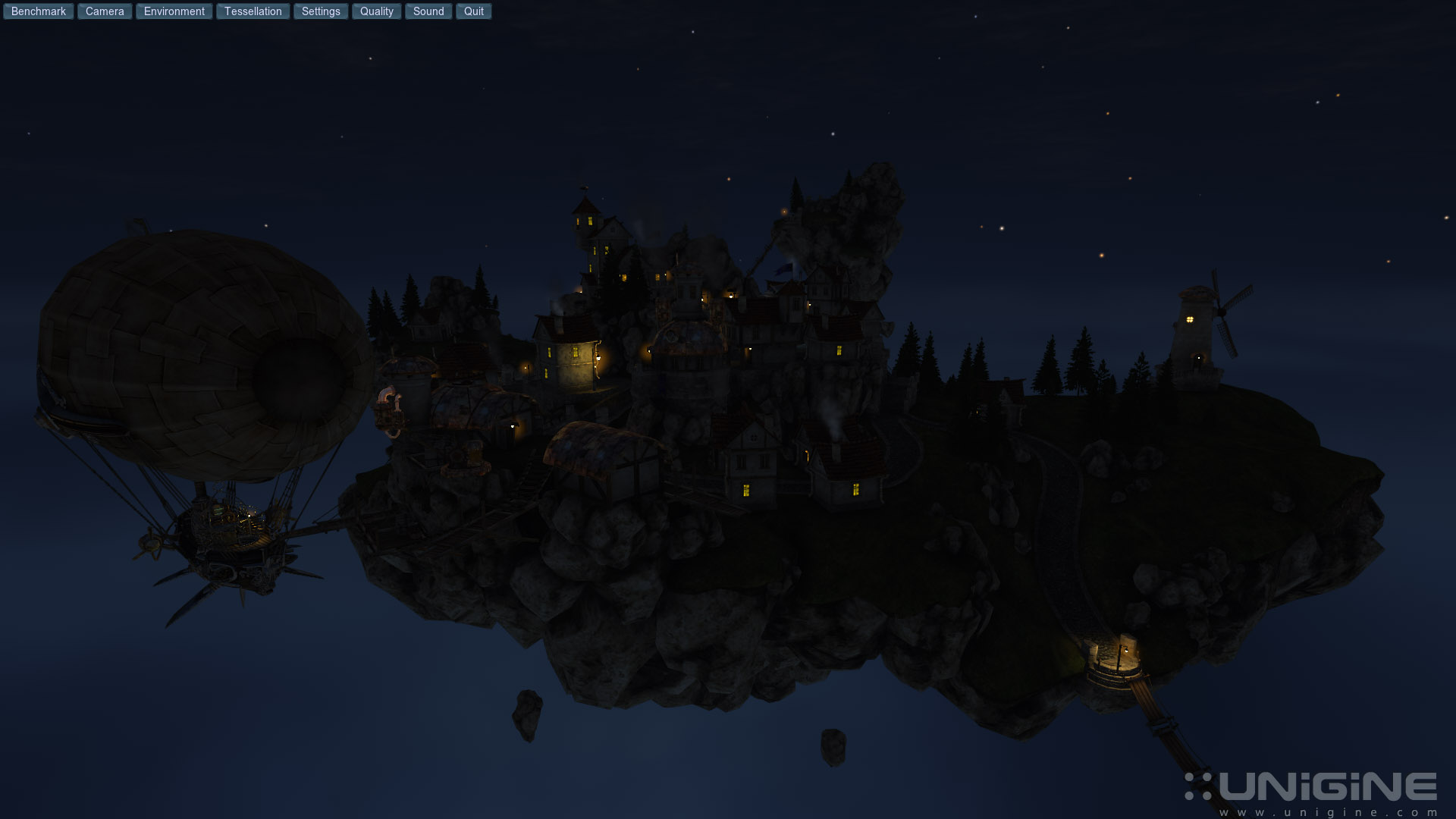The width and height of the screenshot is (1456, 819).
Task: Open the Settings panel
Action: [x=321, y=11]
